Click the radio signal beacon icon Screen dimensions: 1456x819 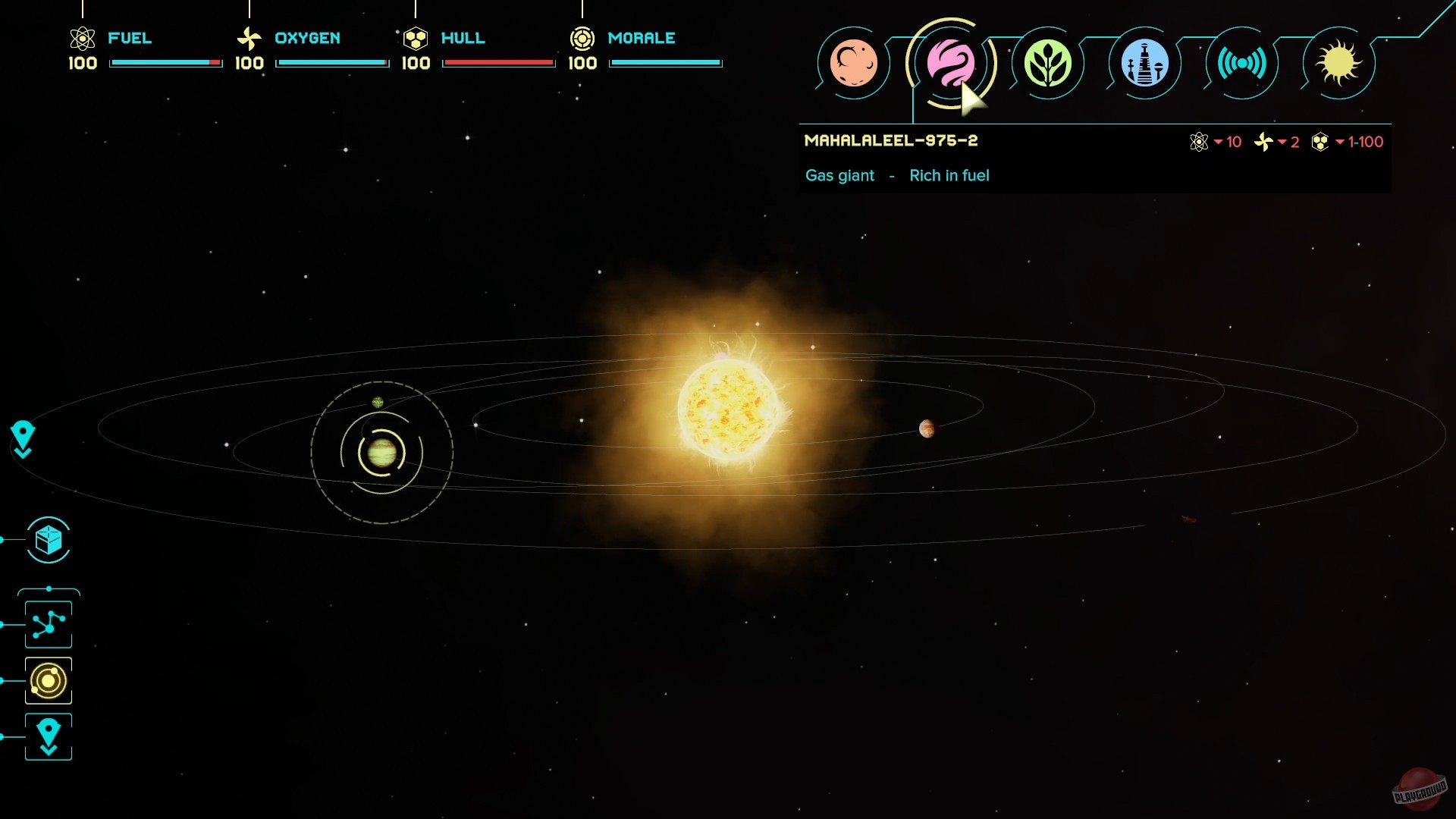pos(1241,64)
